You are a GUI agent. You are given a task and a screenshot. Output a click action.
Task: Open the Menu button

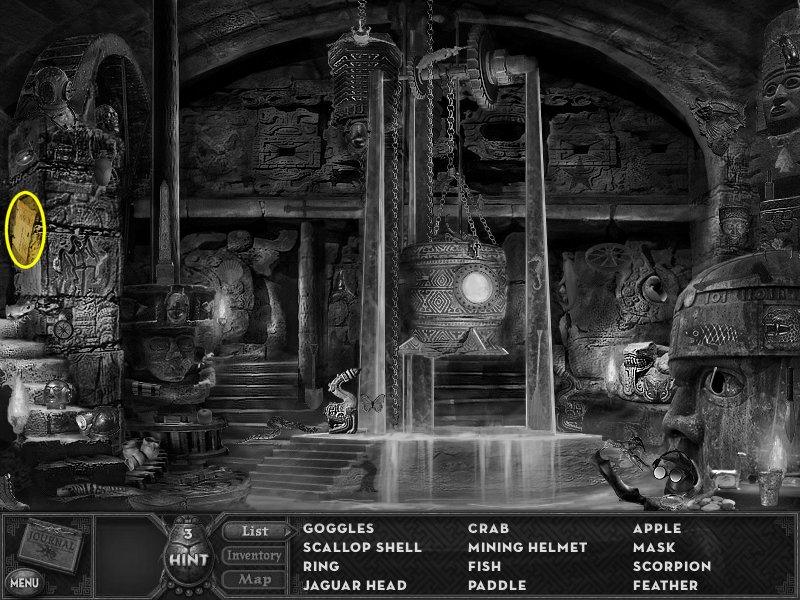22,580
